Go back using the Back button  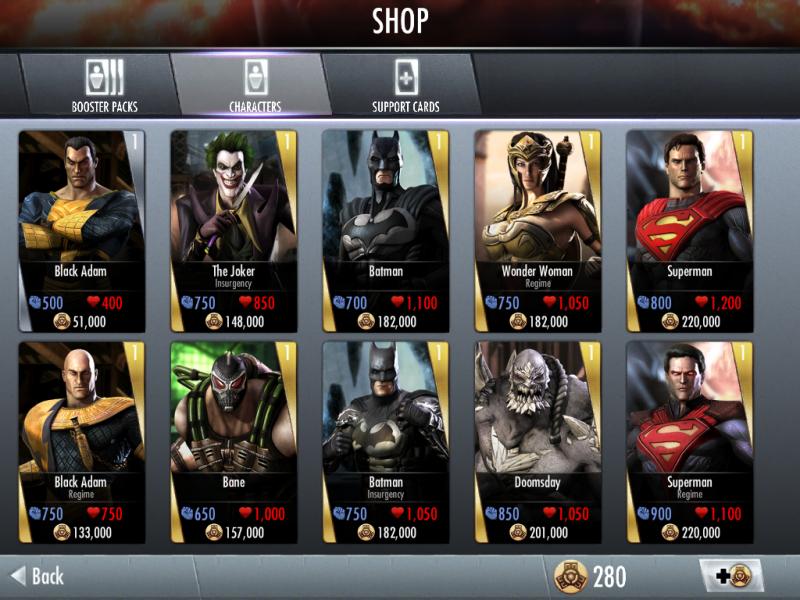(x=38, y=576)
